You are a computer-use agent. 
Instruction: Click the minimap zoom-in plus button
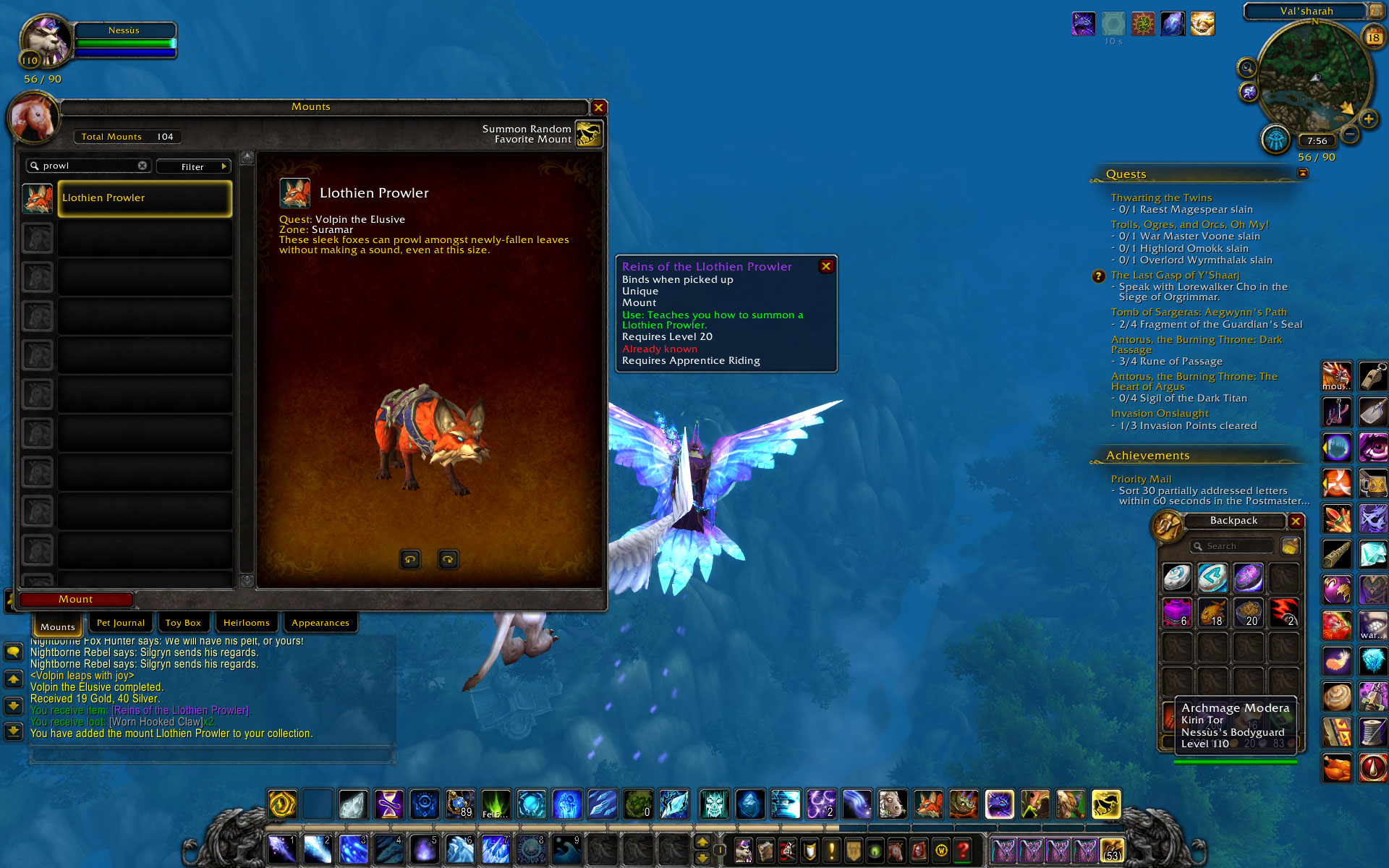(1368, 119)
